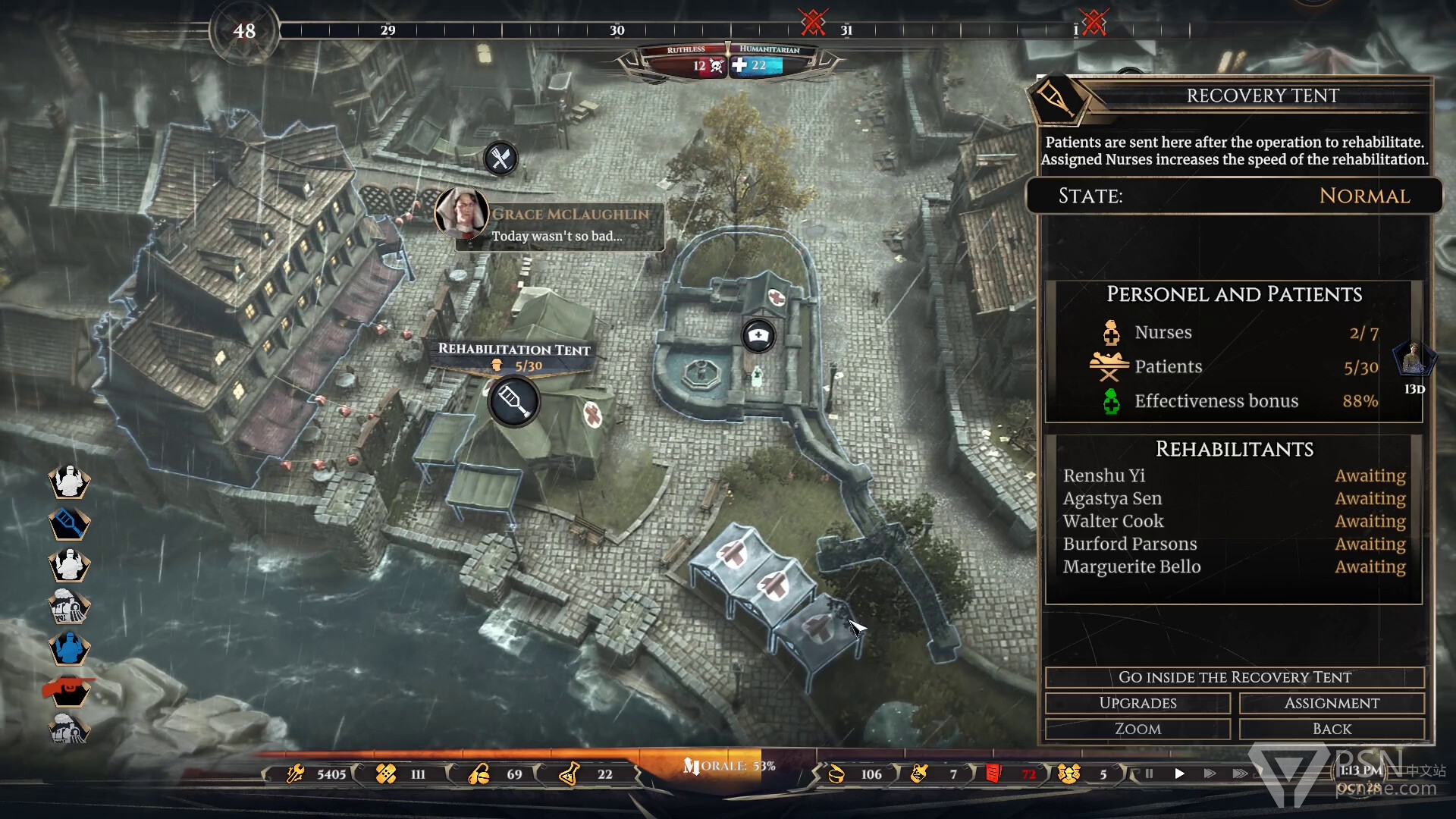Click the syringe marker on Rehabilitation Tent
Screen dimensions: 1456x819
click(x=514, y=401)
